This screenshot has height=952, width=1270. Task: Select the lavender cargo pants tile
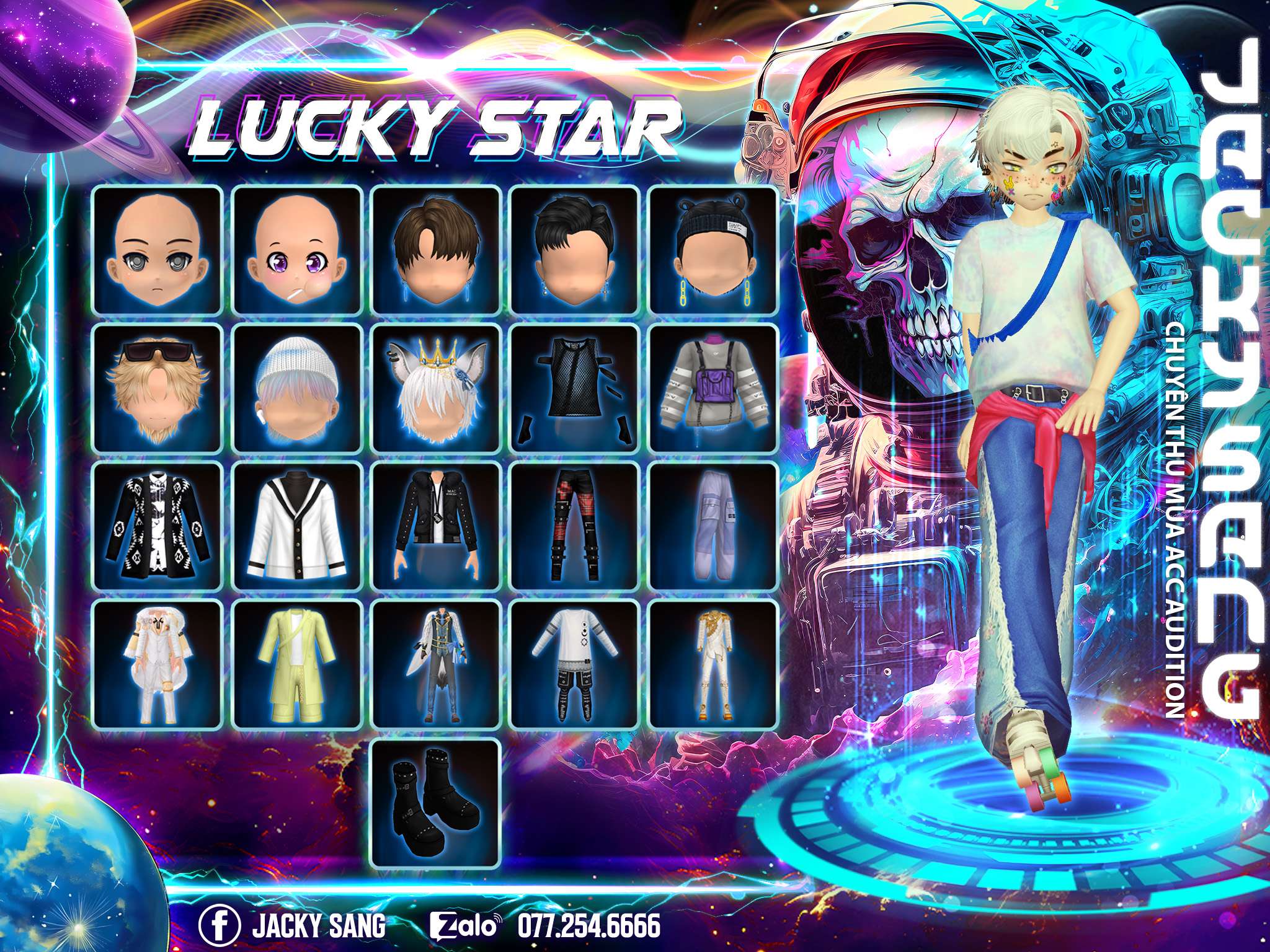[x=713, y=526]
